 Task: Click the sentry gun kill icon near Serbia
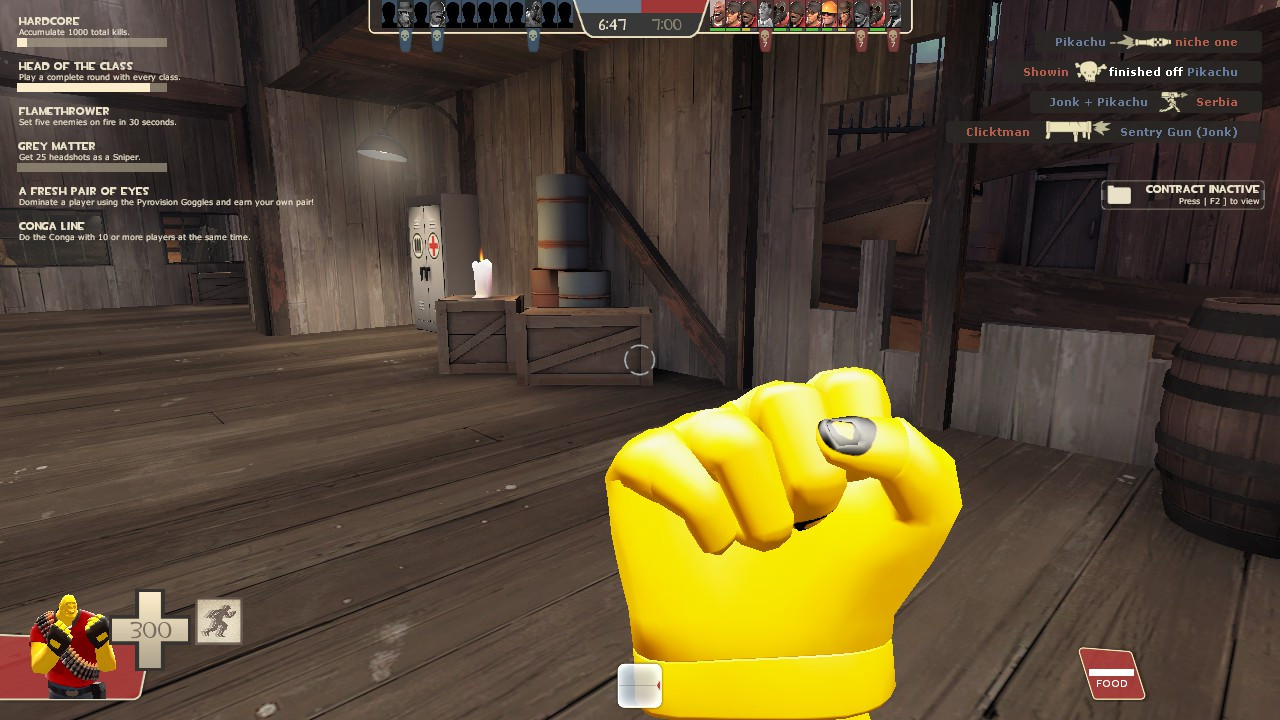click(1172, 102)
